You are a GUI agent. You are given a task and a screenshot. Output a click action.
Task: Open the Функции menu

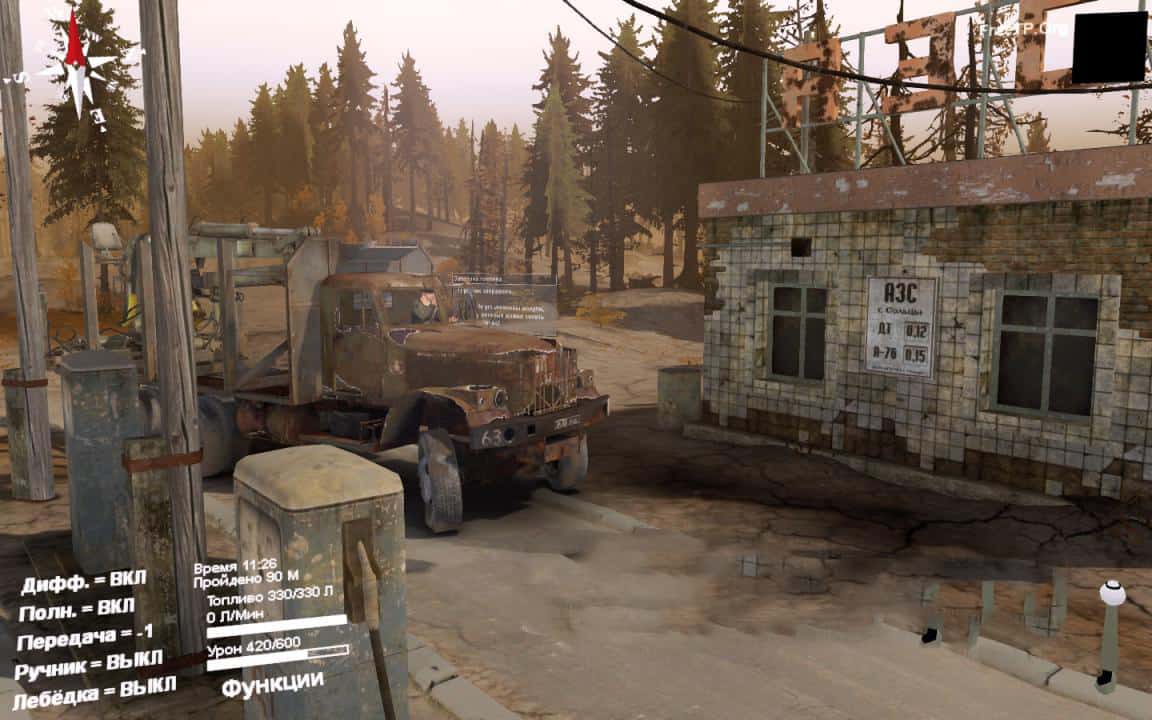272,684
